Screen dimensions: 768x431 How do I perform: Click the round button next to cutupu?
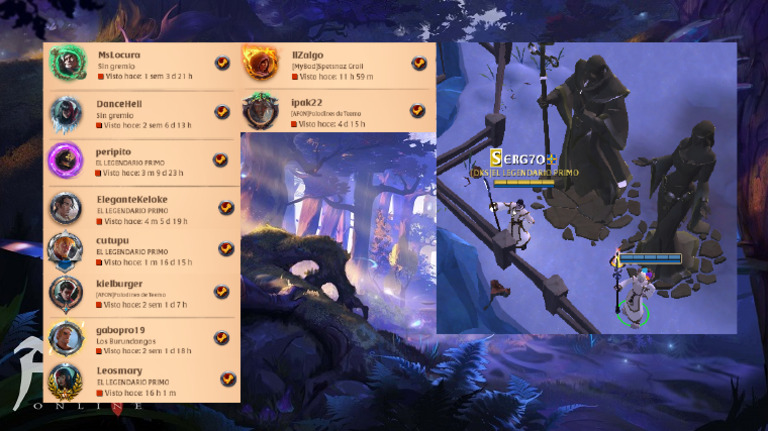[226, 249]
